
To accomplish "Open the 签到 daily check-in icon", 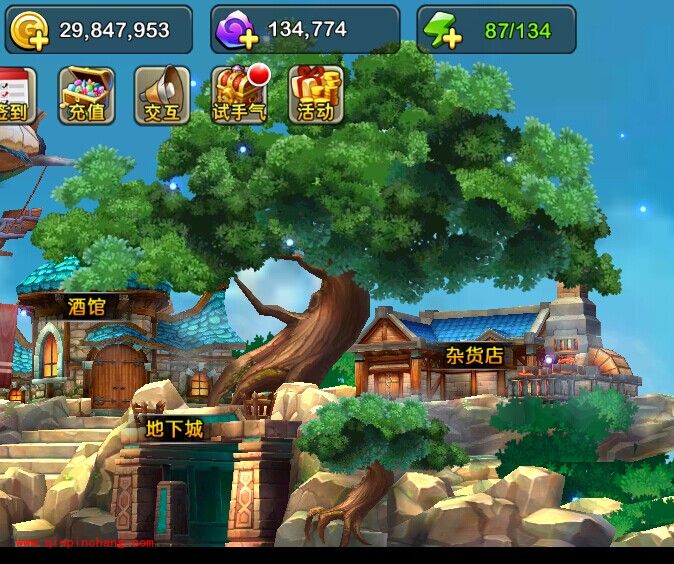I will (x=14, y=95).
